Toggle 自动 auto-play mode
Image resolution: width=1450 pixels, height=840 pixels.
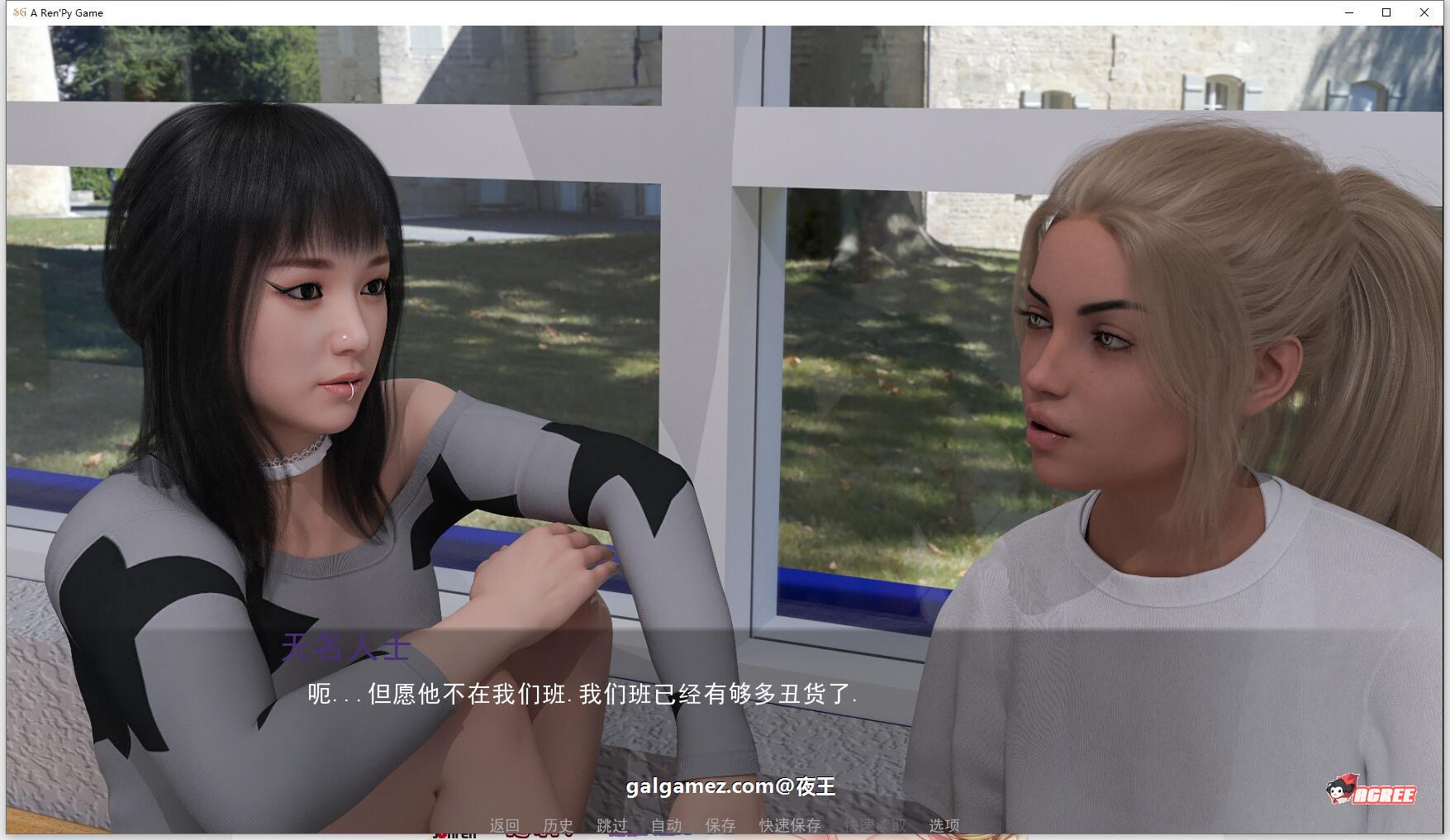coord(665,824)
